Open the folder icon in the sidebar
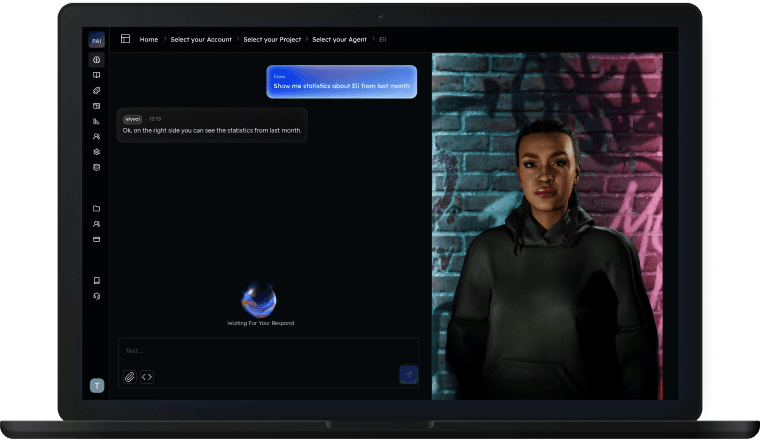The width and height of the screenshot is (760, 440). point(97,208)
